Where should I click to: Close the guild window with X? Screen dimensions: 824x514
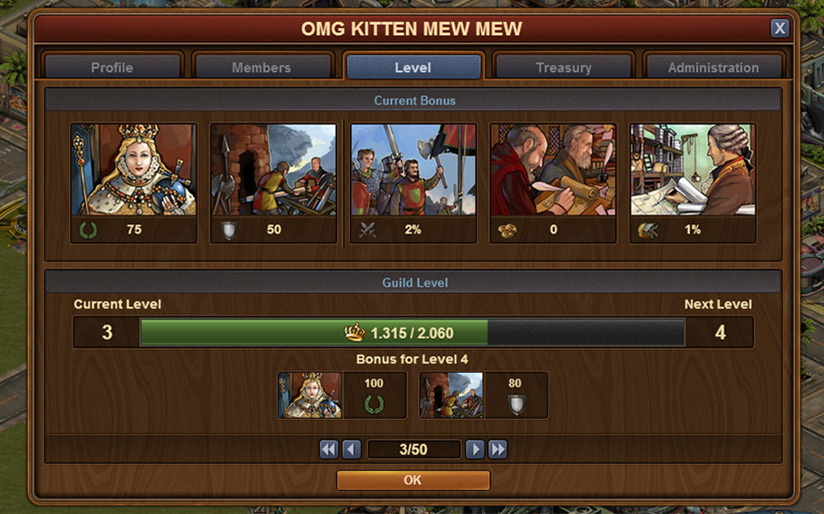(x=779, y=29)
